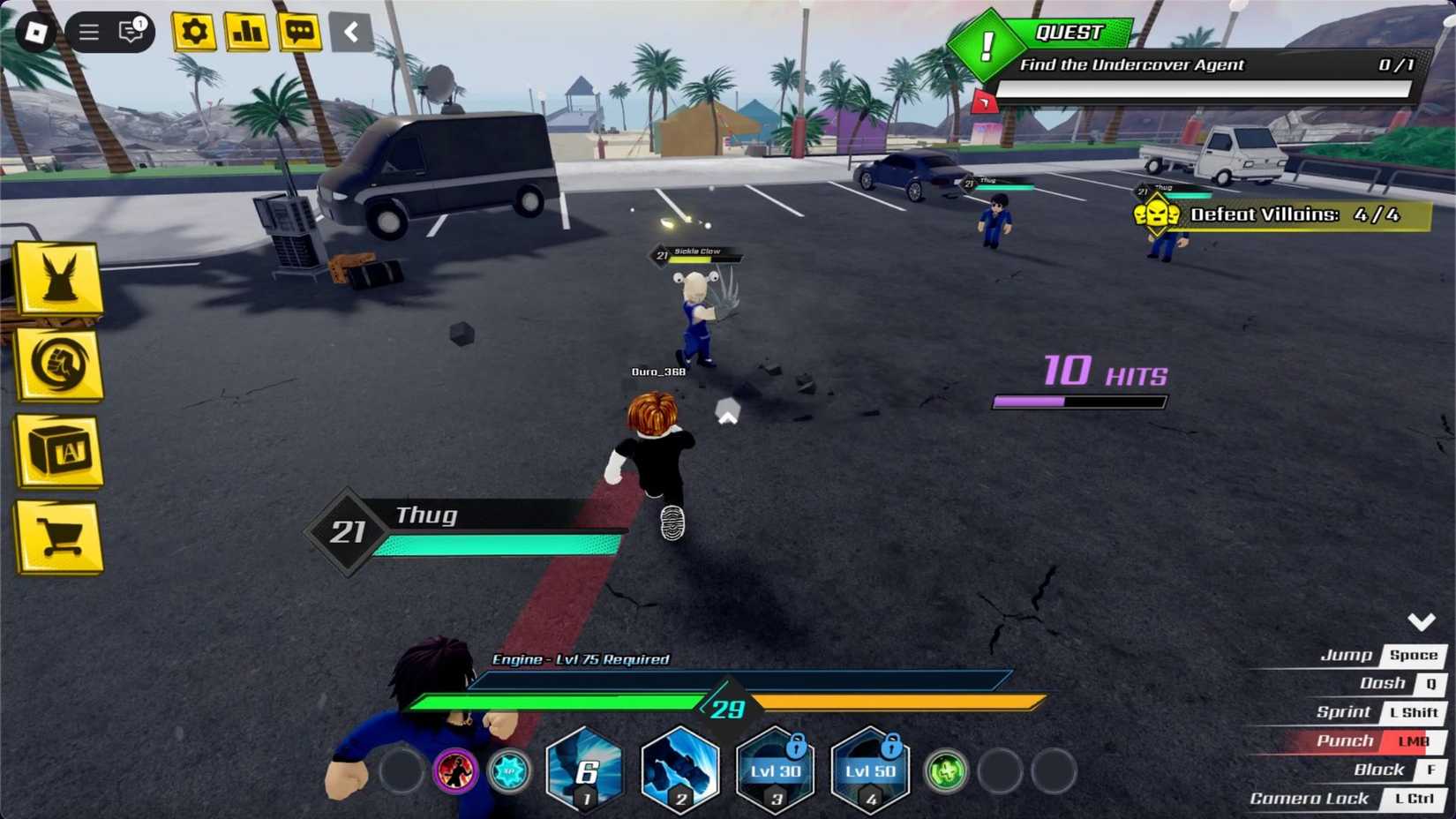Click the locked Lvl 30 skill slot
Image resolution: width=1456 pixels, height=819 pixels.
(775, 770)
